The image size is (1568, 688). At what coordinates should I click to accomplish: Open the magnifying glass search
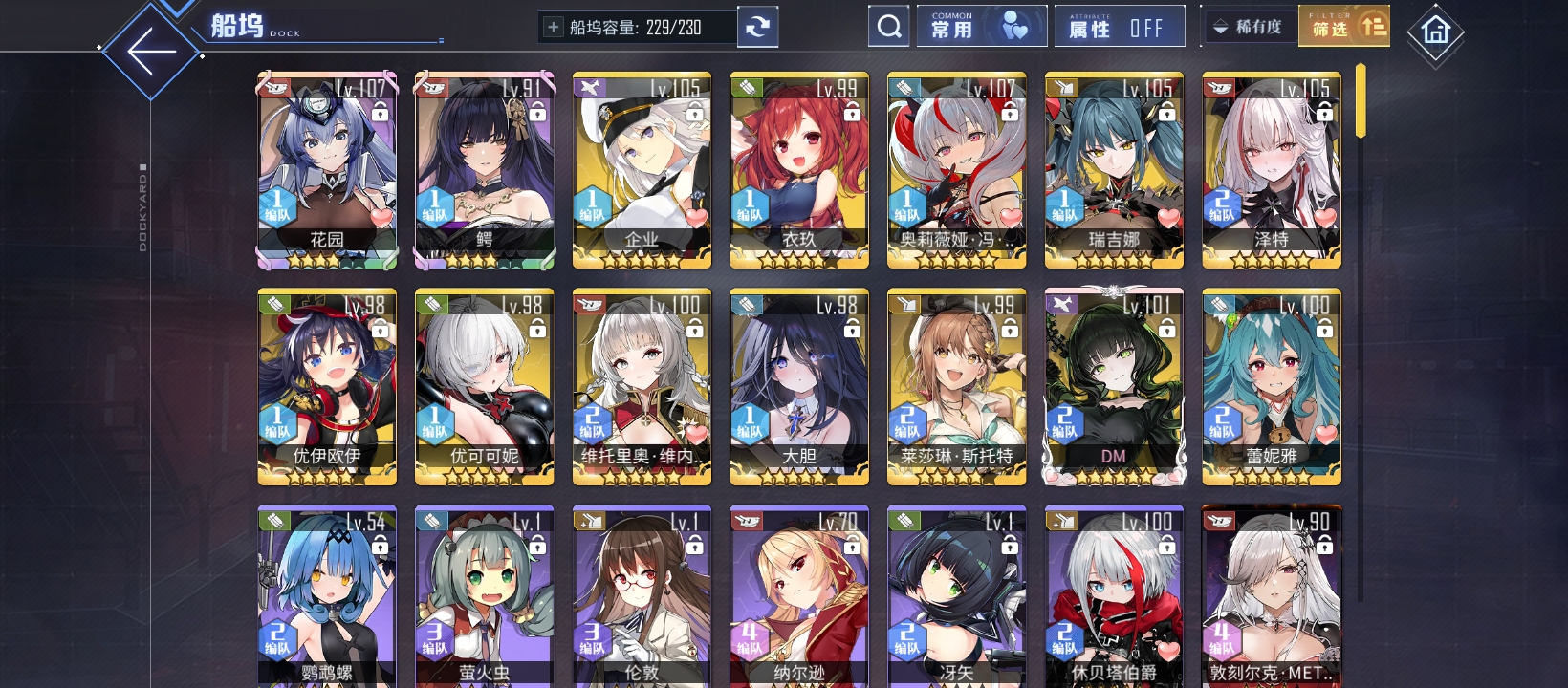(888, 27)
